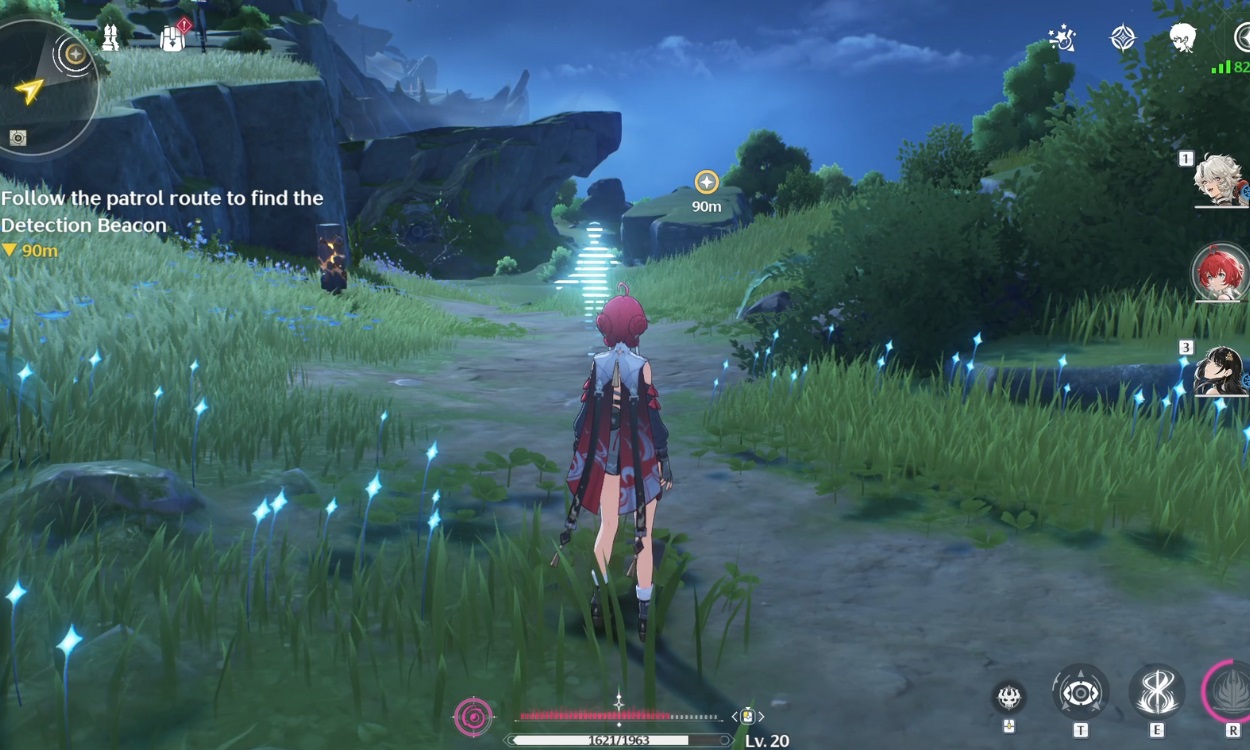The image size is (1250, 750).
Task: Select the quick item slot by level
Action: tap(747, 716)
